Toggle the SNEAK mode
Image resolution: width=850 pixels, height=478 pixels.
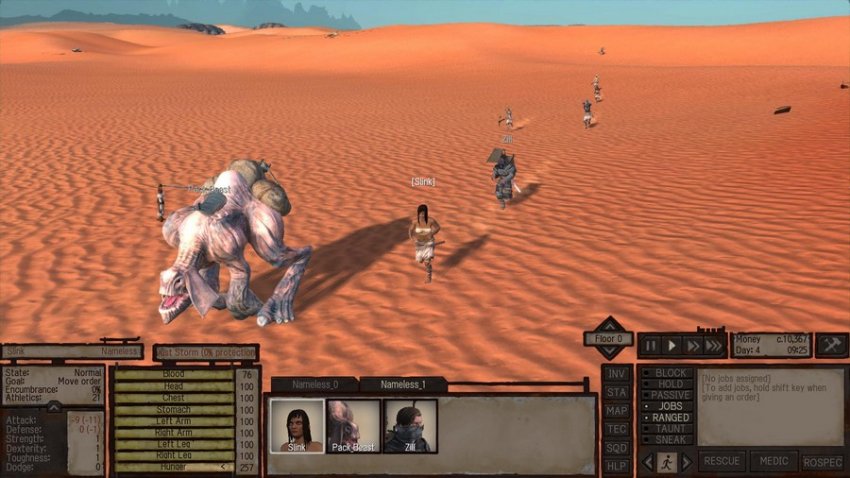coord(666,439)
